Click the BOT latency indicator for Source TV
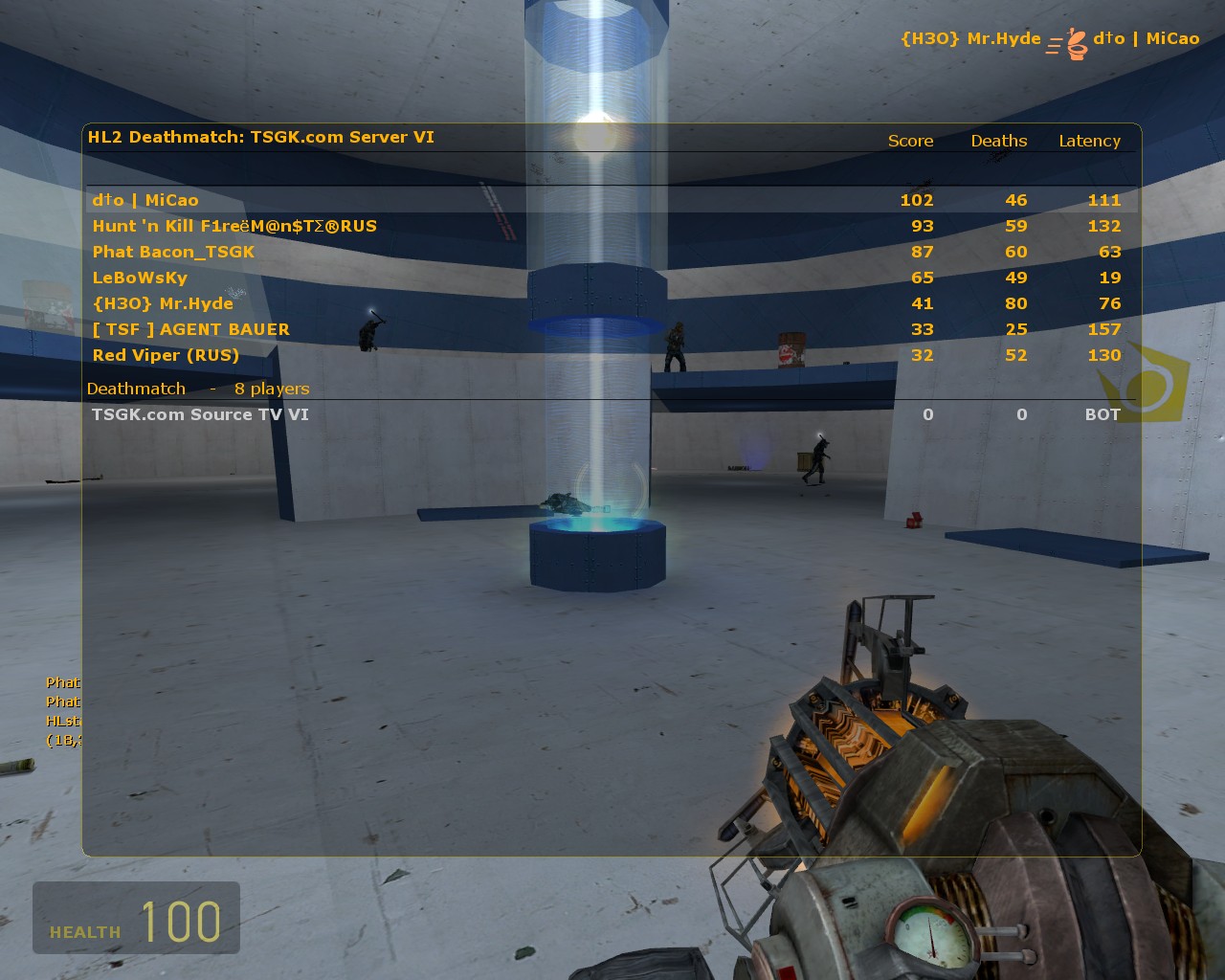The width and height of the screenshot is (1225, 980). point(1102,414)
